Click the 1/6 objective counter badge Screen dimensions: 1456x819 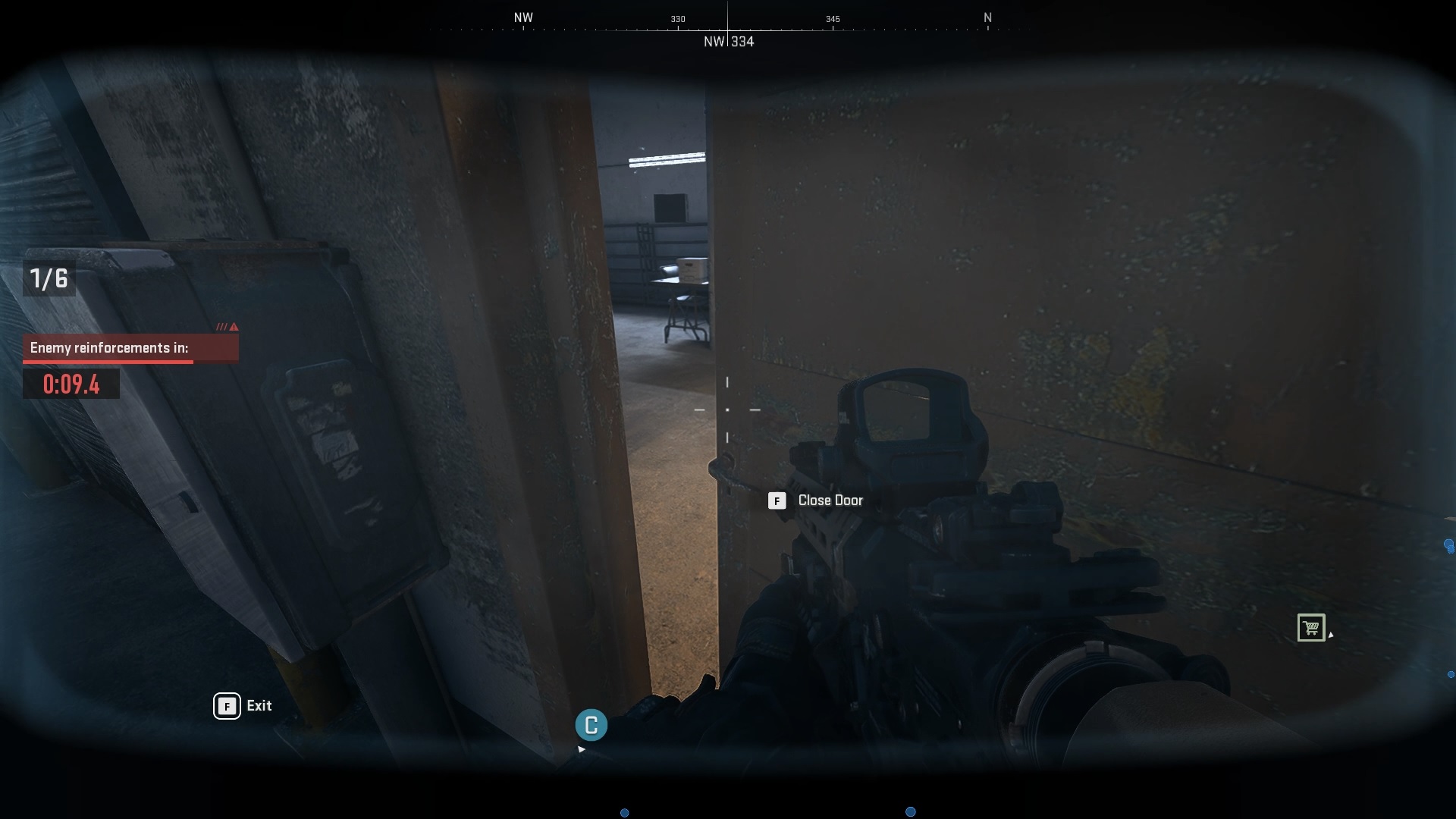coord(47,278)
